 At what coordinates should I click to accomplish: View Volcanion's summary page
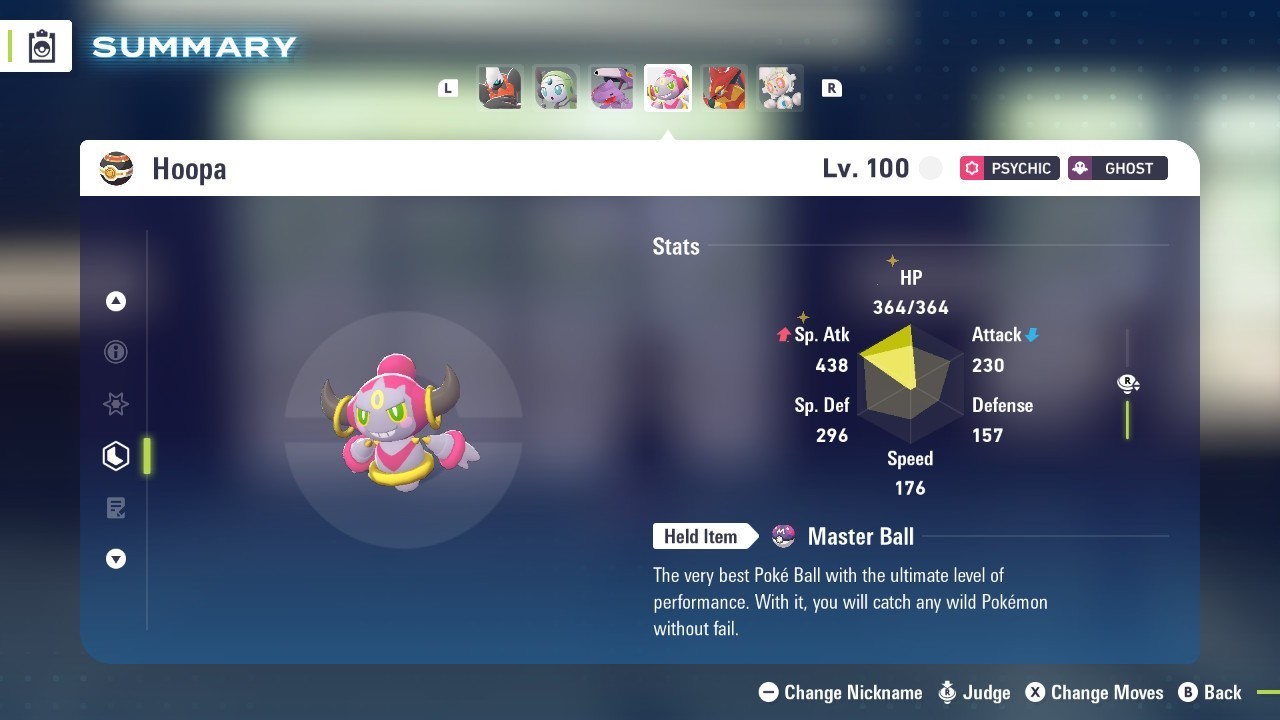[x=724, y=88]
